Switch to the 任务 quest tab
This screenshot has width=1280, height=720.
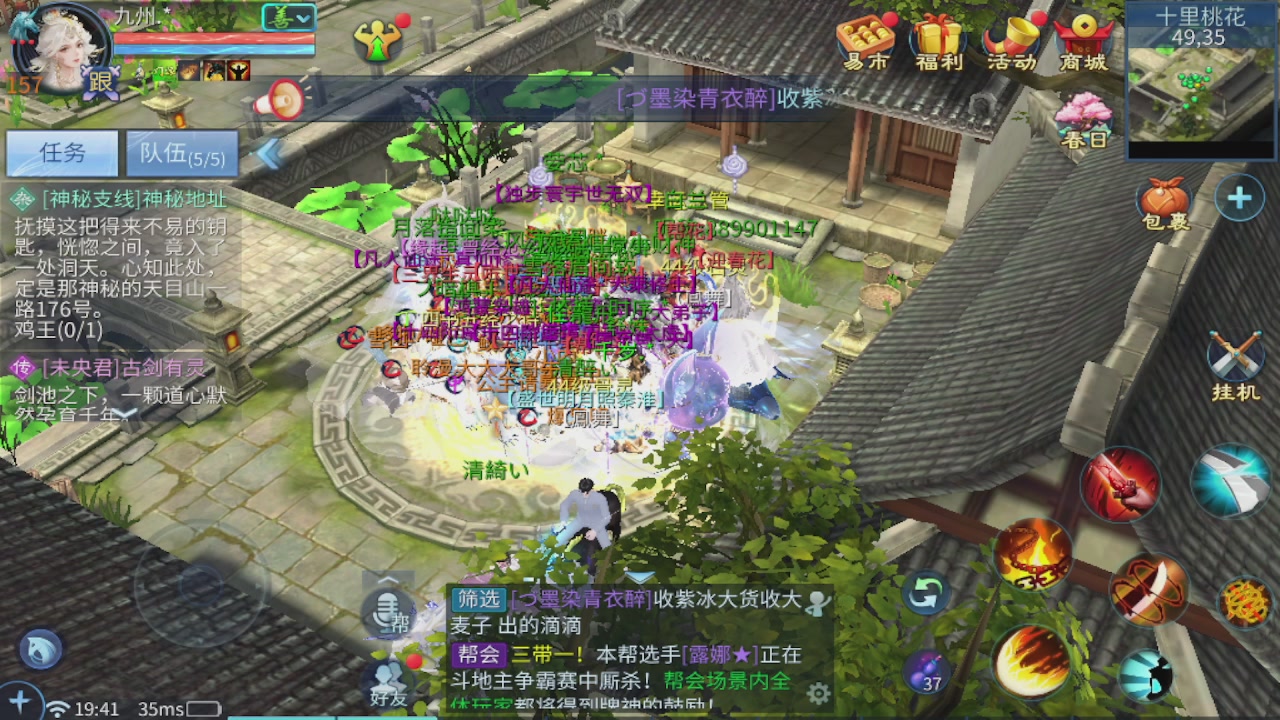point(62,152)
